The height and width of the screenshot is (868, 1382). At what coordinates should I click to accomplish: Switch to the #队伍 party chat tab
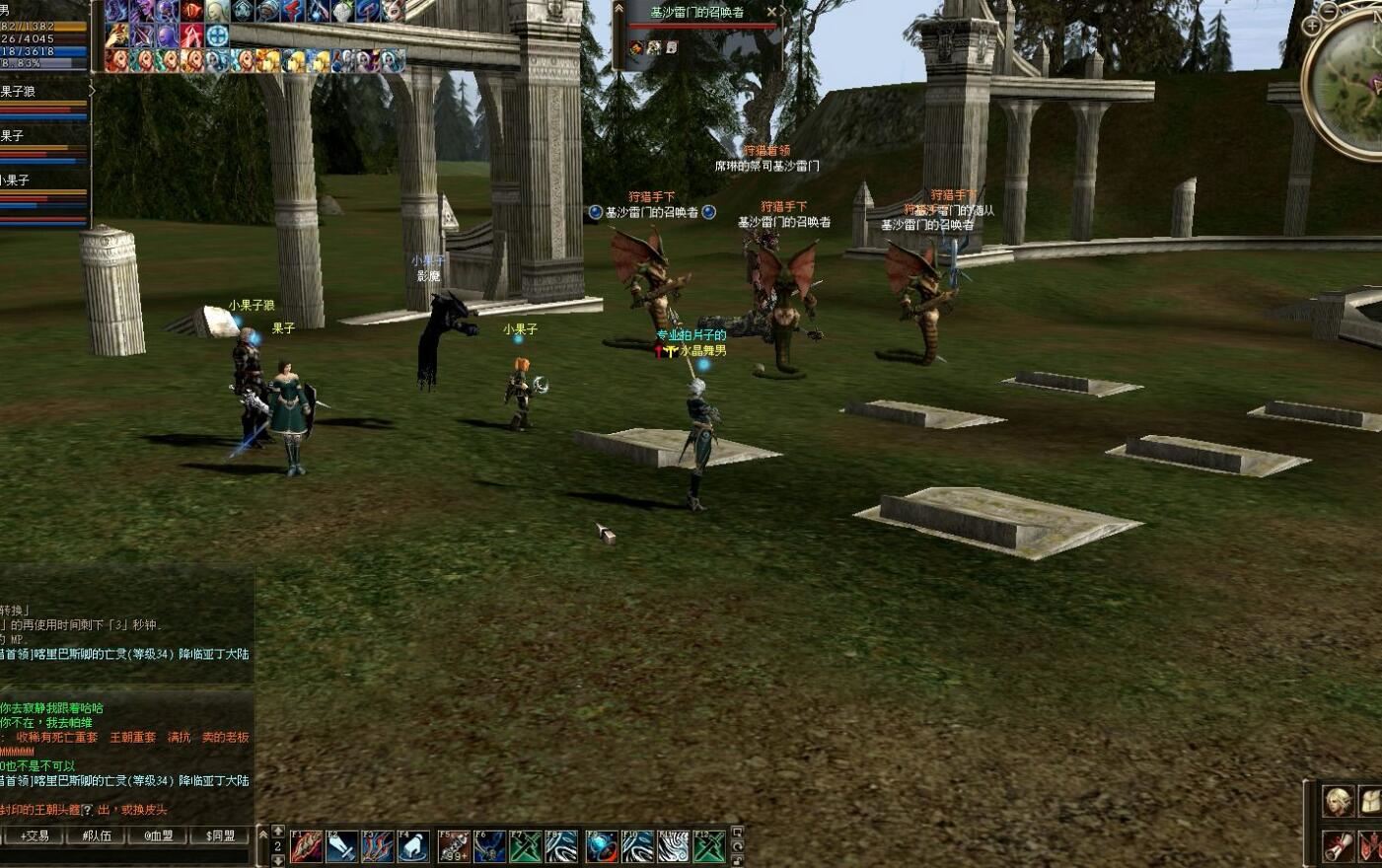tap(97, 835)
